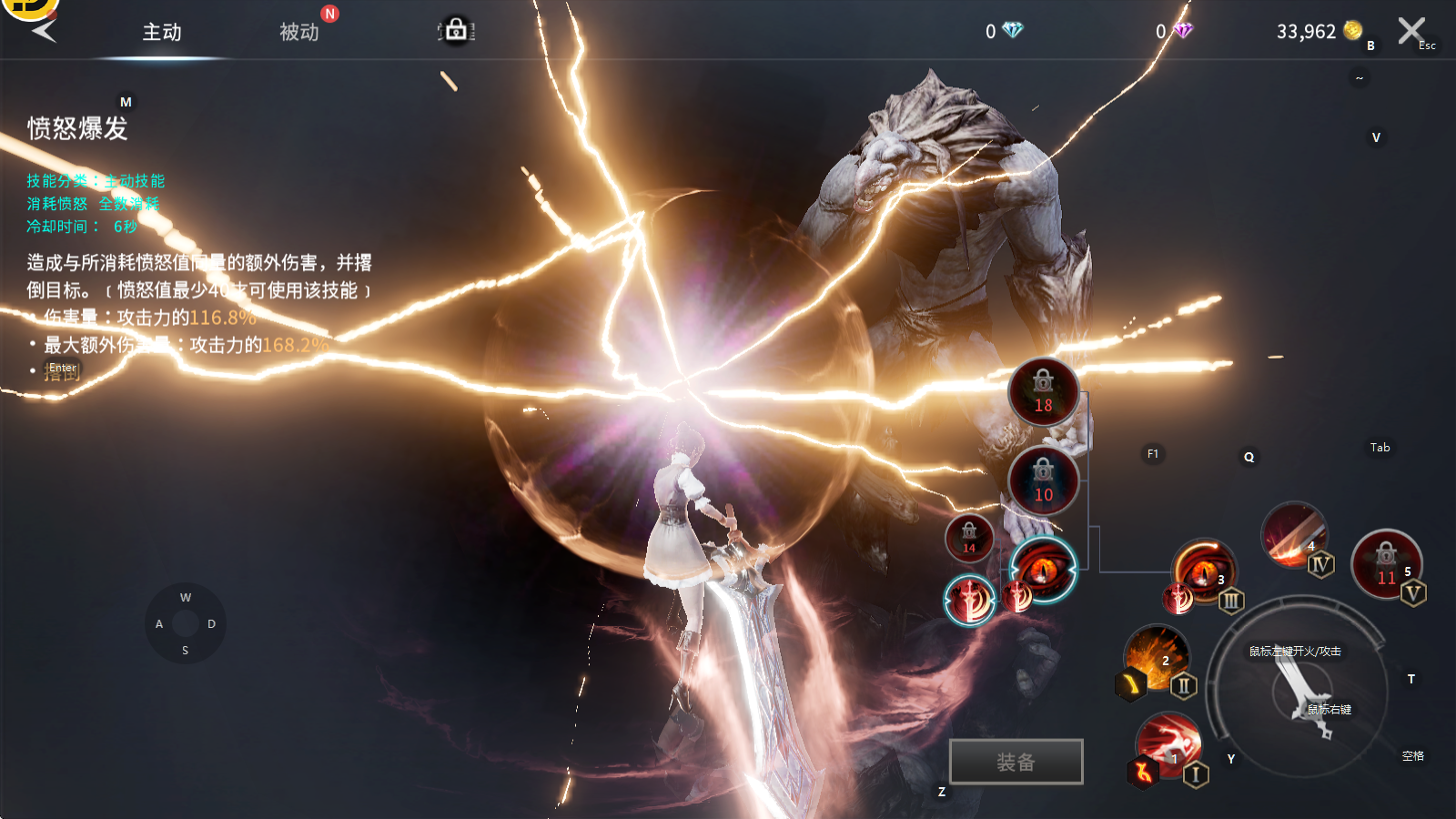
Task: Choose the highlighted red dragon eye skill node
Action: 1043,570
